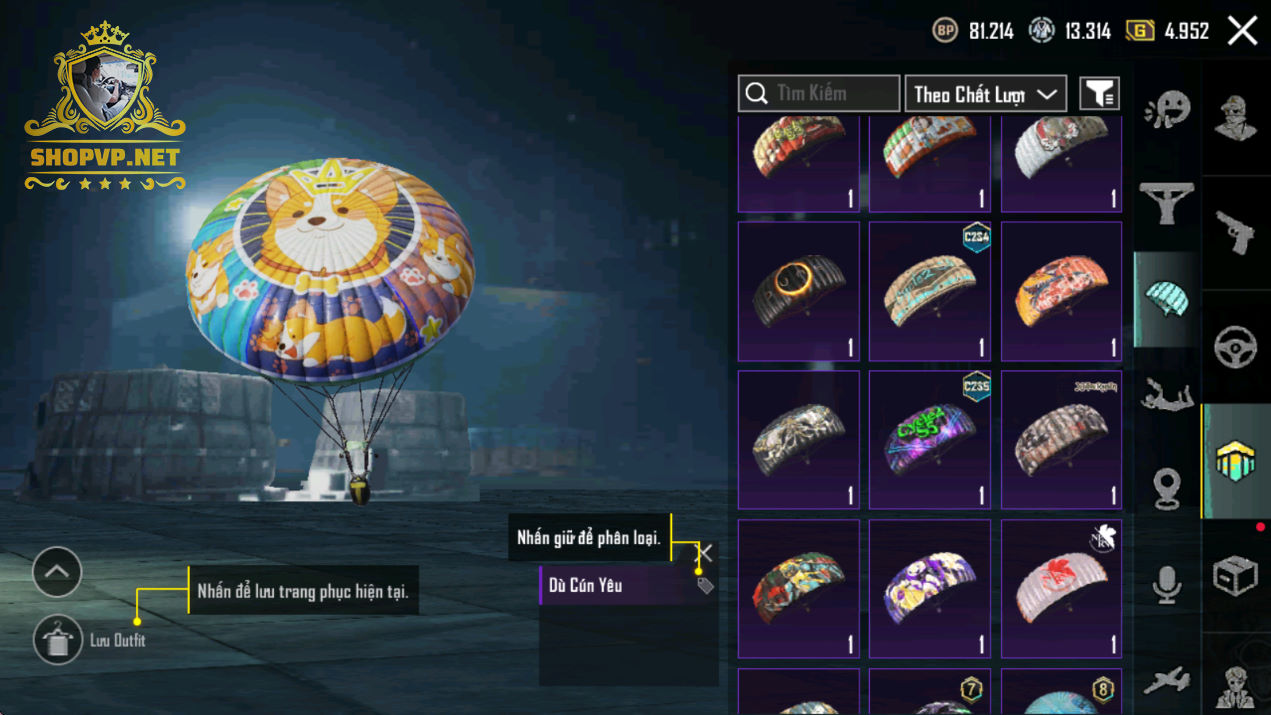Select the purple floral parachute
The height and width of the screenshot is (715, 1271).
pos(930,588)
